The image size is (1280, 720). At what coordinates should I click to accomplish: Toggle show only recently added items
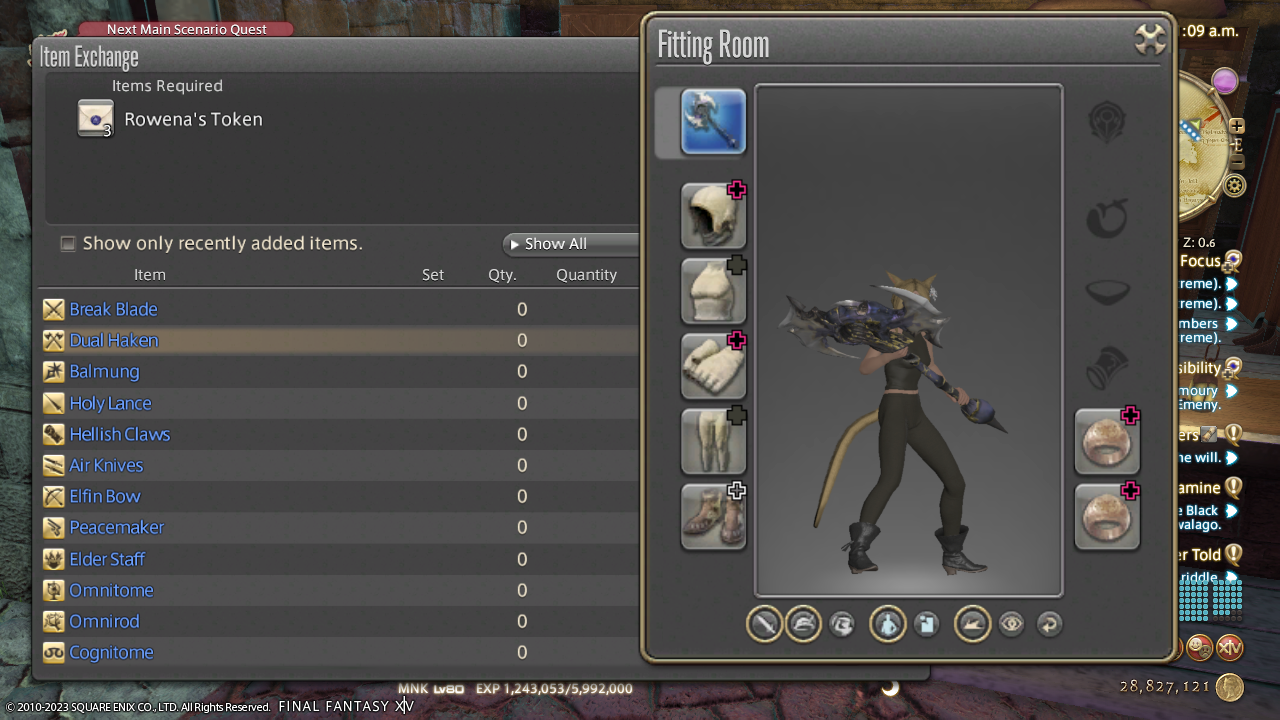(x=68, y=244)
